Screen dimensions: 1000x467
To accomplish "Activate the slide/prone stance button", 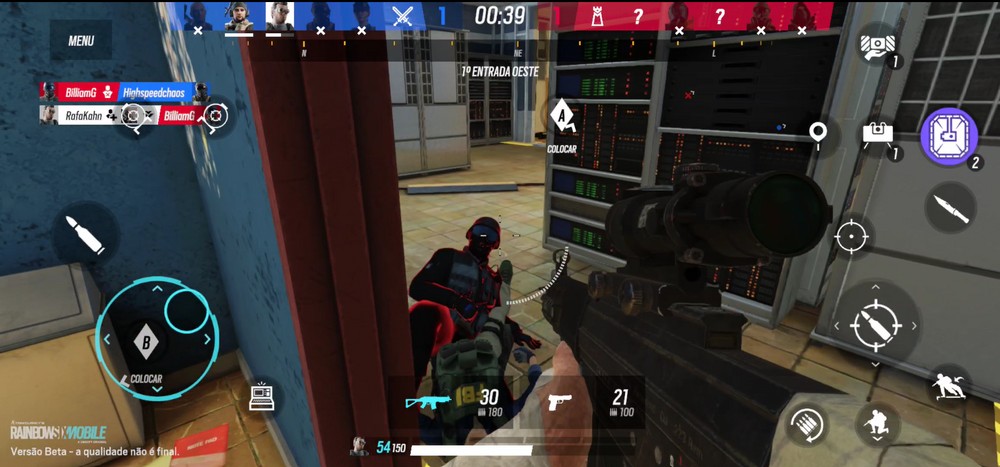I will coord(948,386).
